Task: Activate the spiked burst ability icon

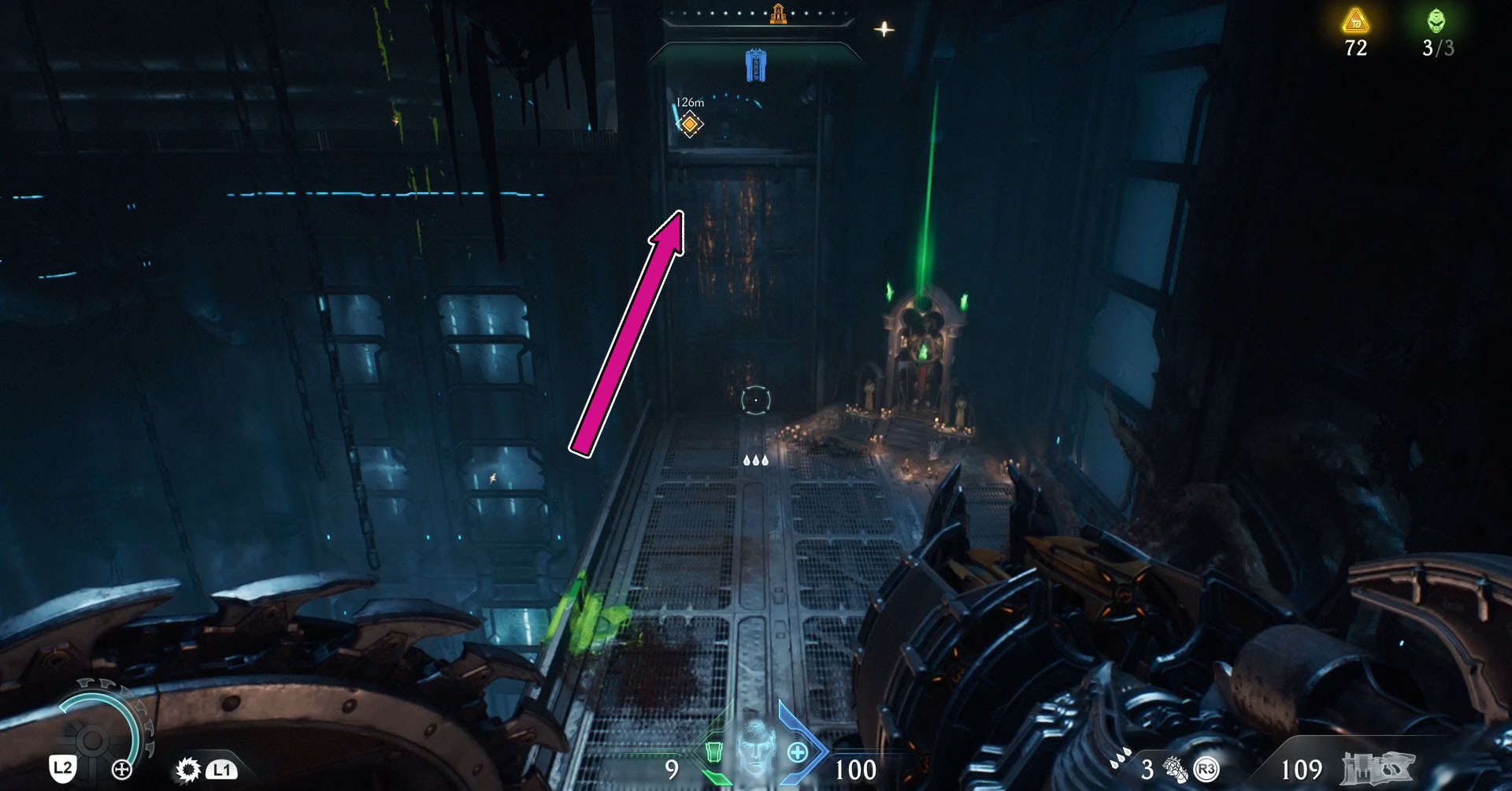Action: [x=187, y=769]
